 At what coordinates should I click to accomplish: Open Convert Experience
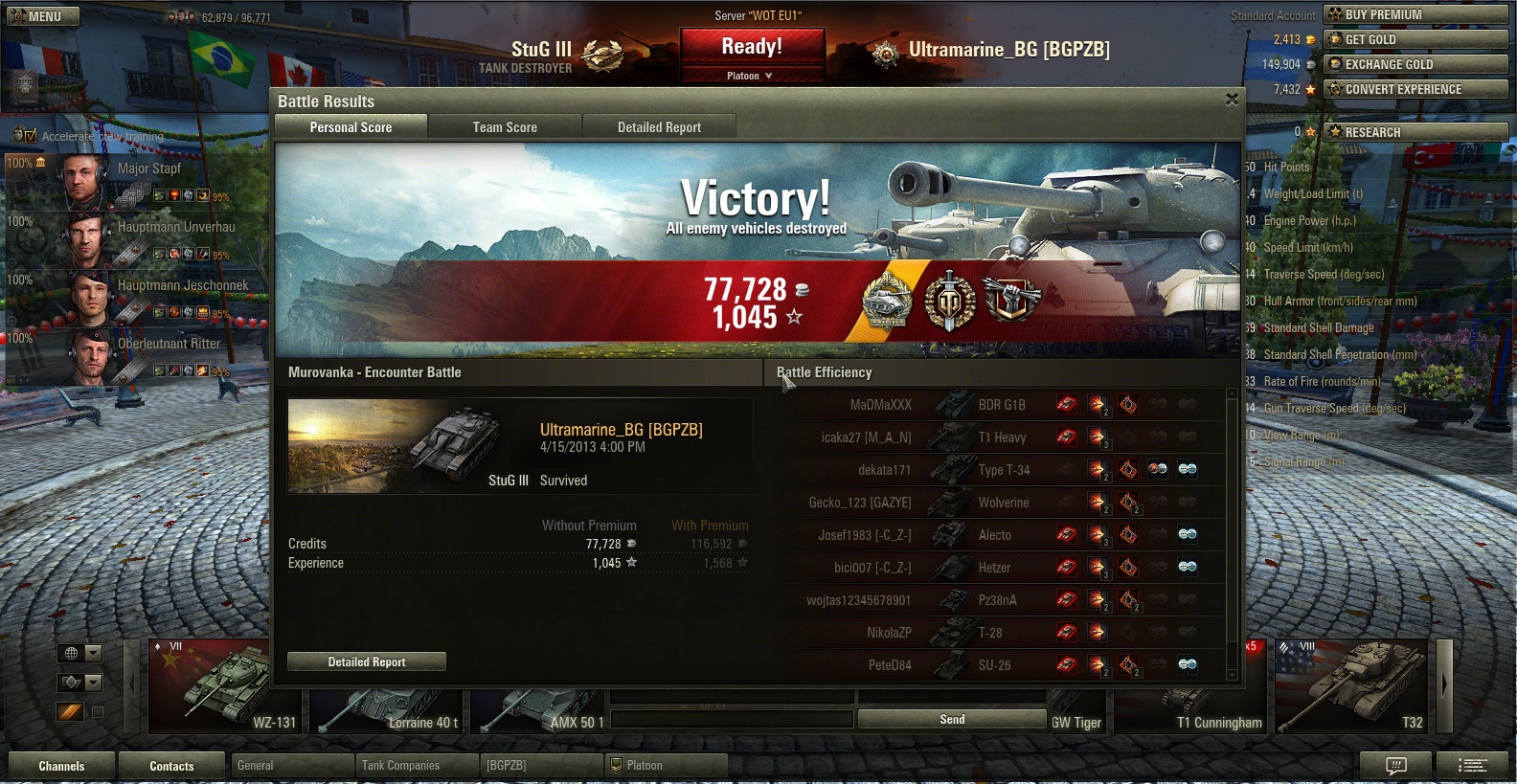(x=1415, y=89)
